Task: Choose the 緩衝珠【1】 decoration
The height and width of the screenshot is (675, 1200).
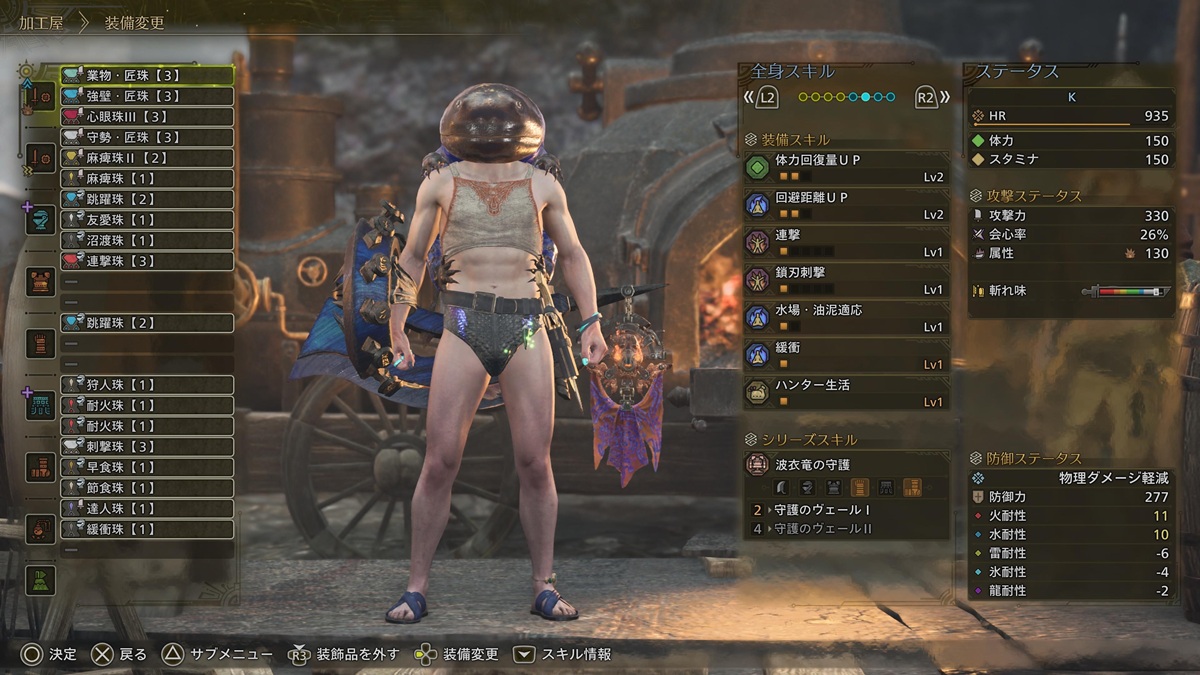Action: [x=147, y=529]
